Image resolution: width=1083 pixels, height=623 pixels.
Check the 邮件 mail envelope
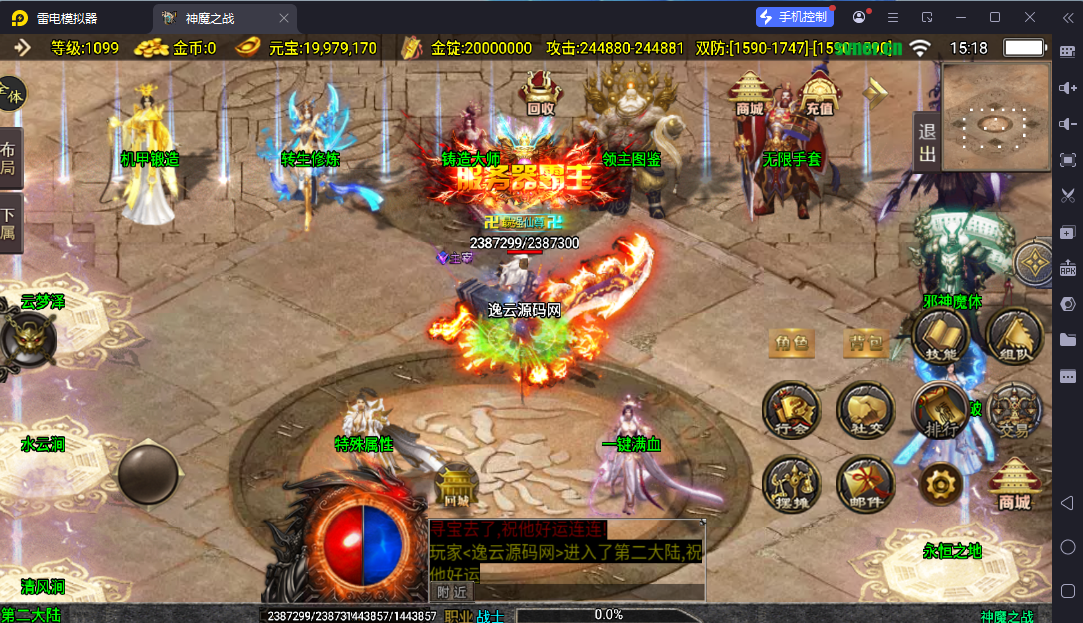(865, 484)
